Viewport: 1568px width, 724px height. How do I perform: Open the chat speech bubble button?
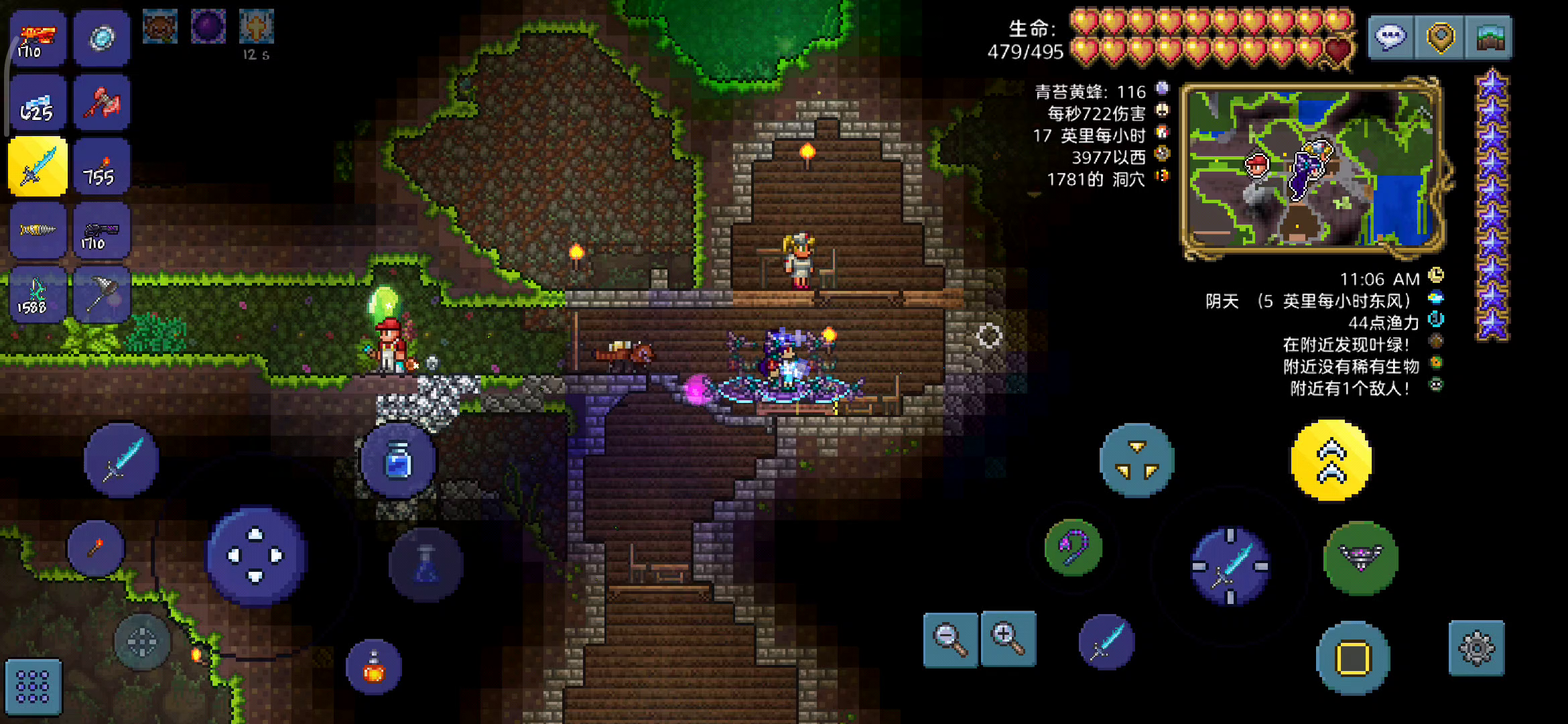pyautogui.click(x=1391, y=38)
